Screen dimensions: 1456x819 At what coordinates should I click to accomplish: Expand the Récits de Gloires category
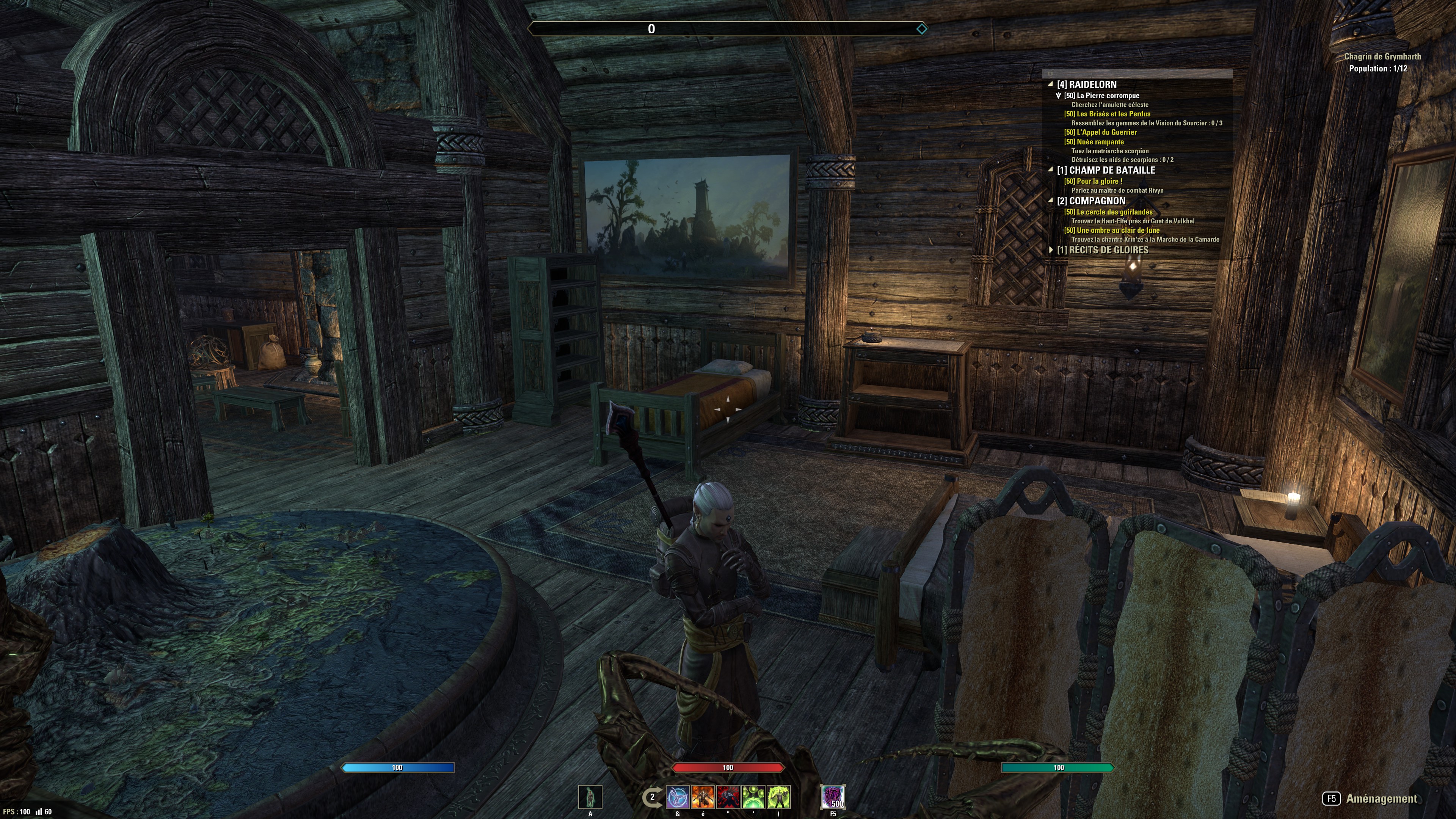1051,250
